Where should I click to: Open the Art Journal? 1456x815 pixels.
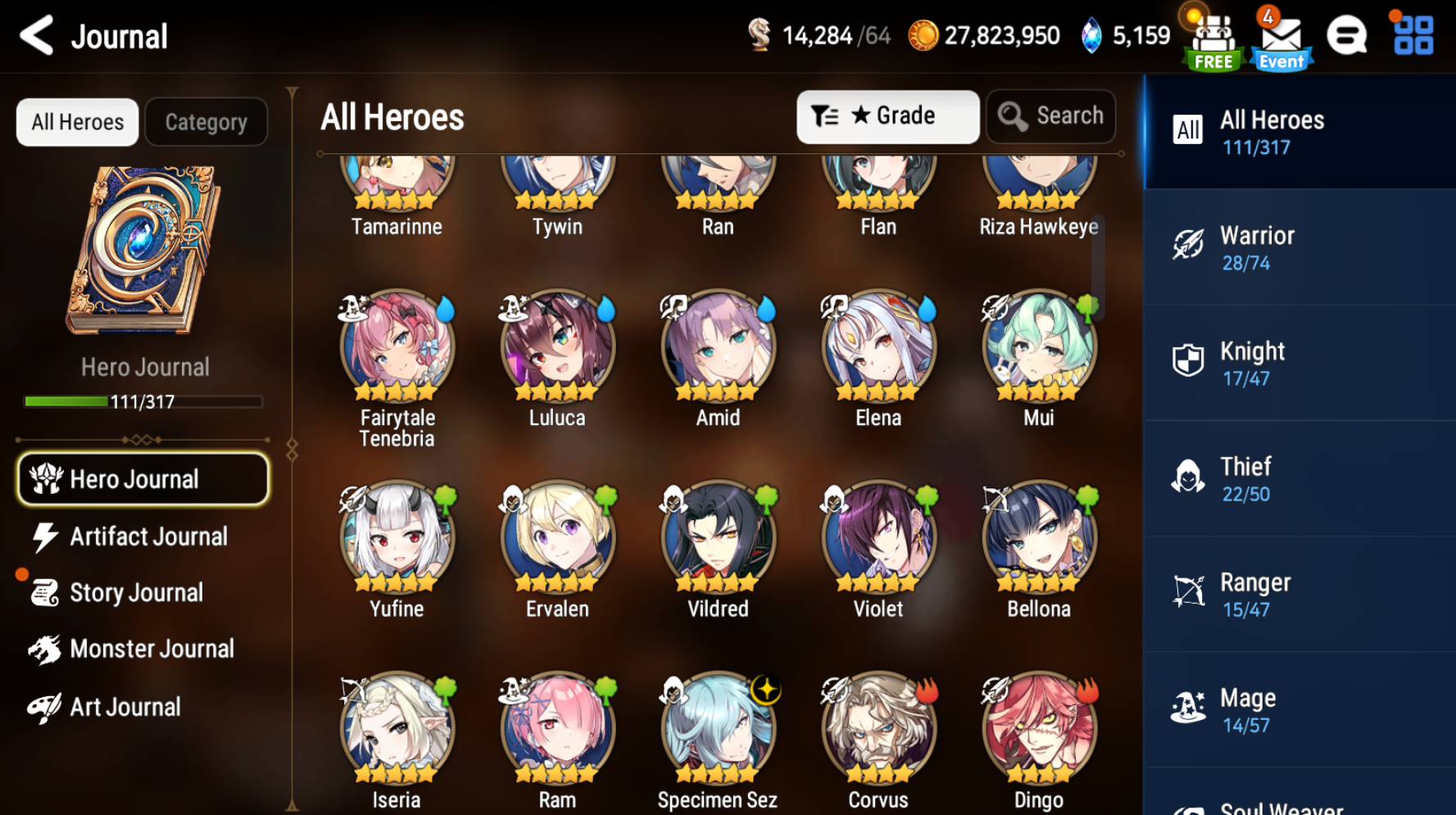pos(125,705)
